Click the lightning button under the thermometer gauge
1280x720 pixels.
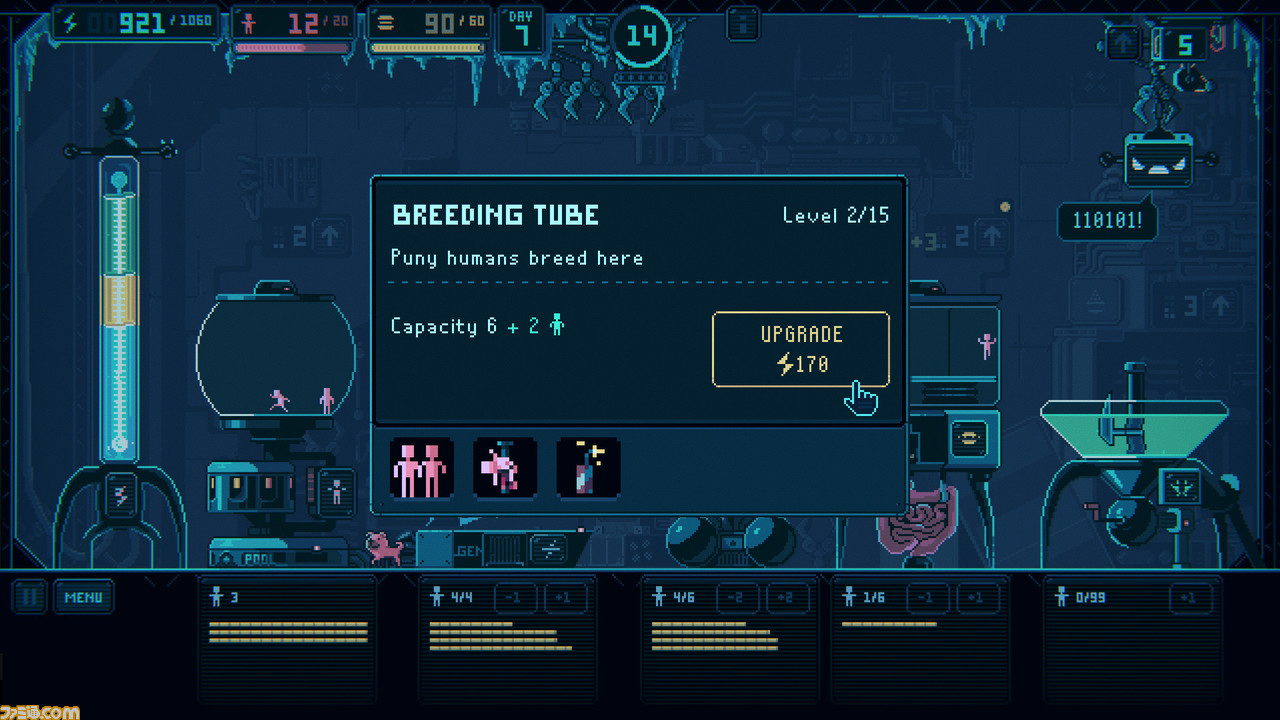point(120,496)
